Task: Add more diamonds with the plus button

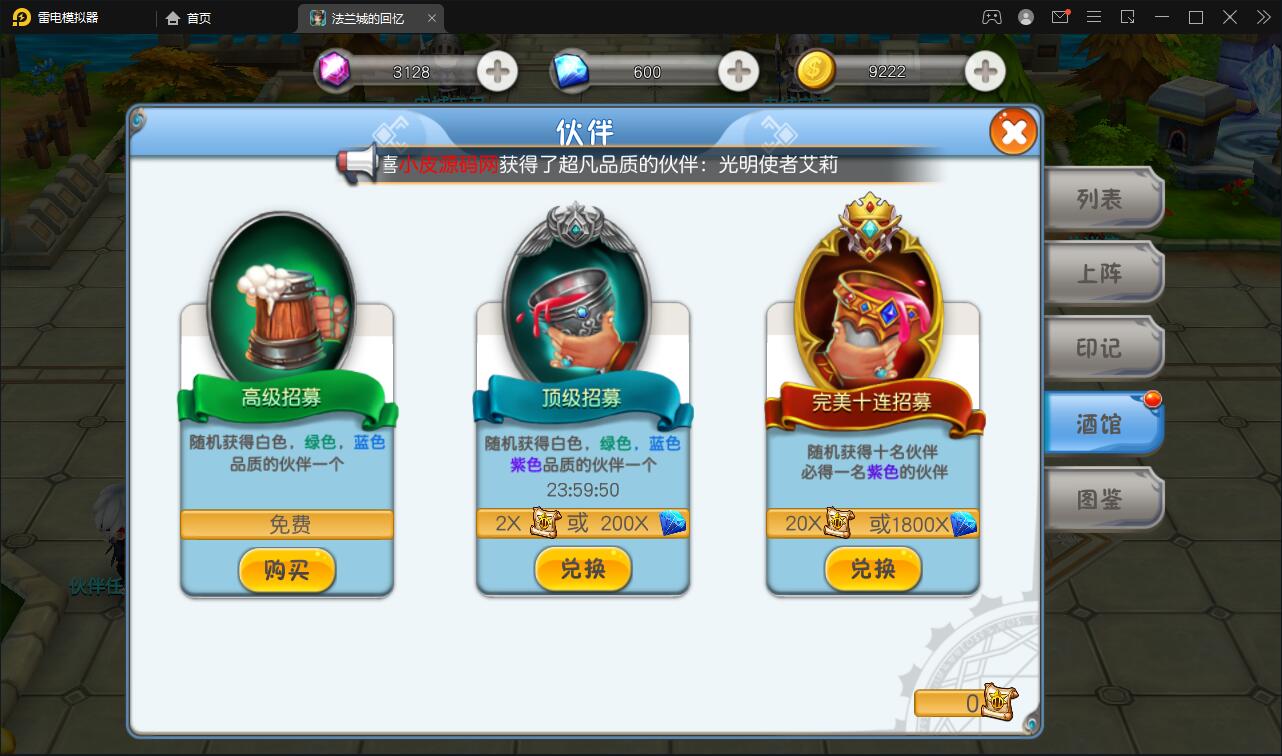Action: (738, 71)
